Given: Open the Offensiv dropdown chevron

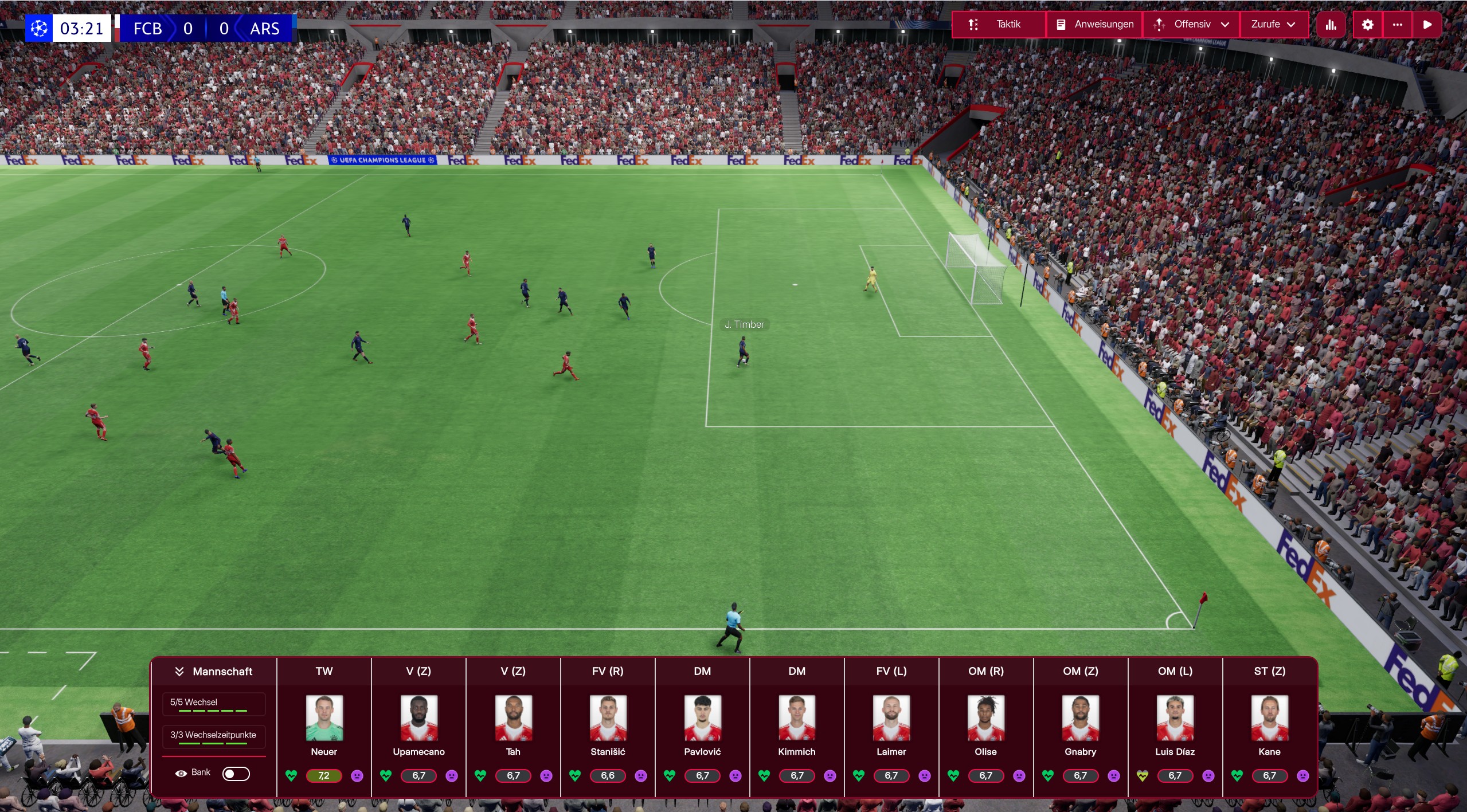Looking at the screenshot, I should [x=1225, y=24].
